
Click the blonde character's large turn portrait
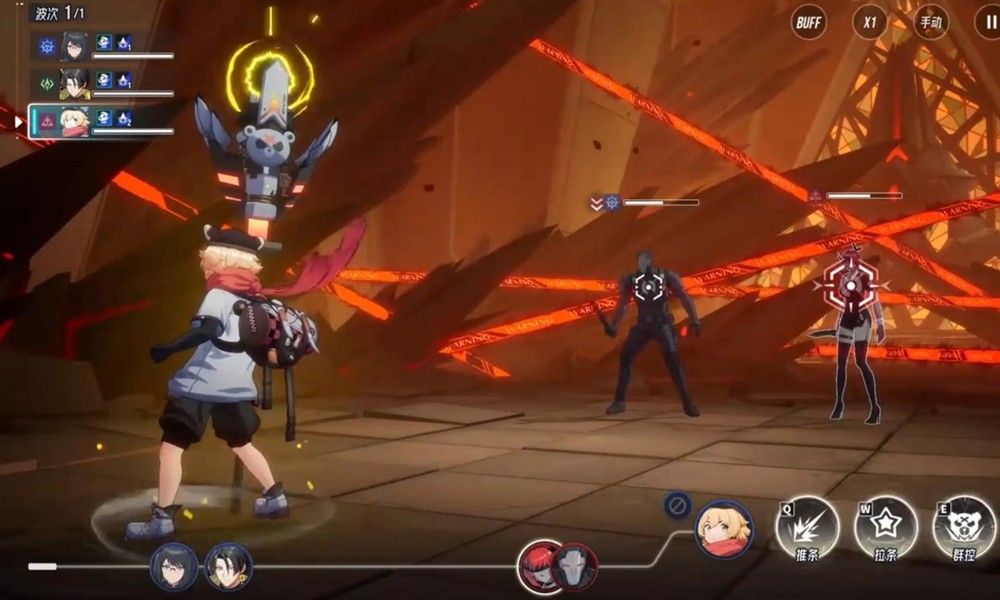point(724,529)
